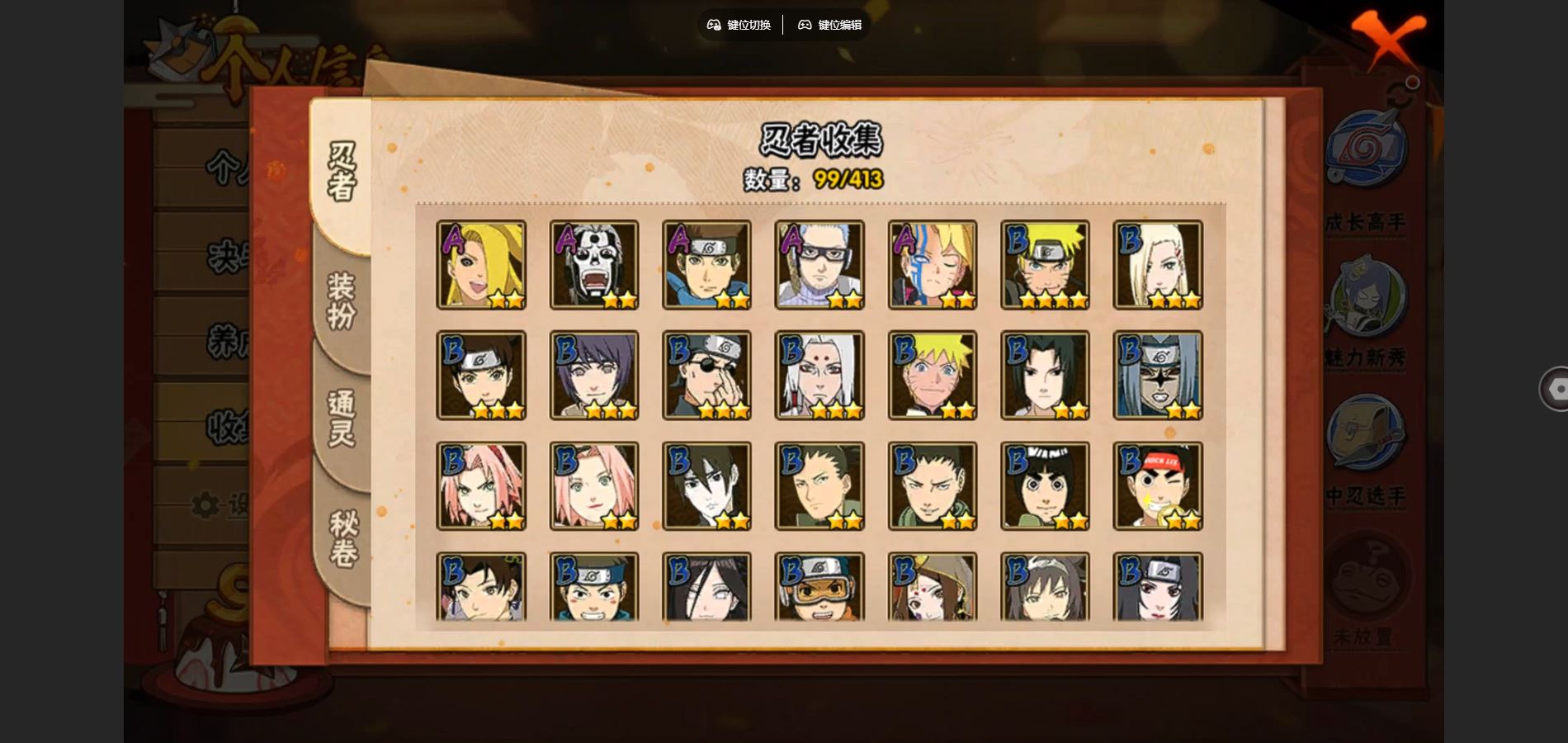Screen dimensions: 1568x743
Task: Click the 键位切换 overlay button
Action: tap(739, 25)
